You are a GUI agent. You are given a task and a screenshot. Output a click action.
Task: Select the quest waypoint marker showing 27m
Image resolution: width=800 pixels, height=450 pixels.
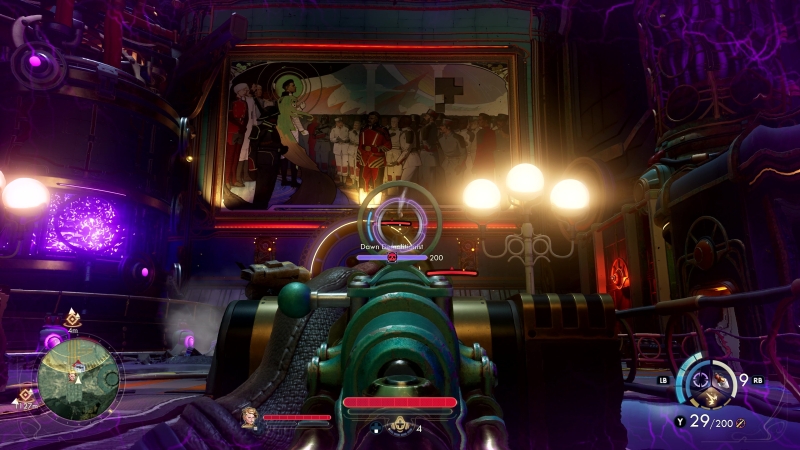coord(25,396)
